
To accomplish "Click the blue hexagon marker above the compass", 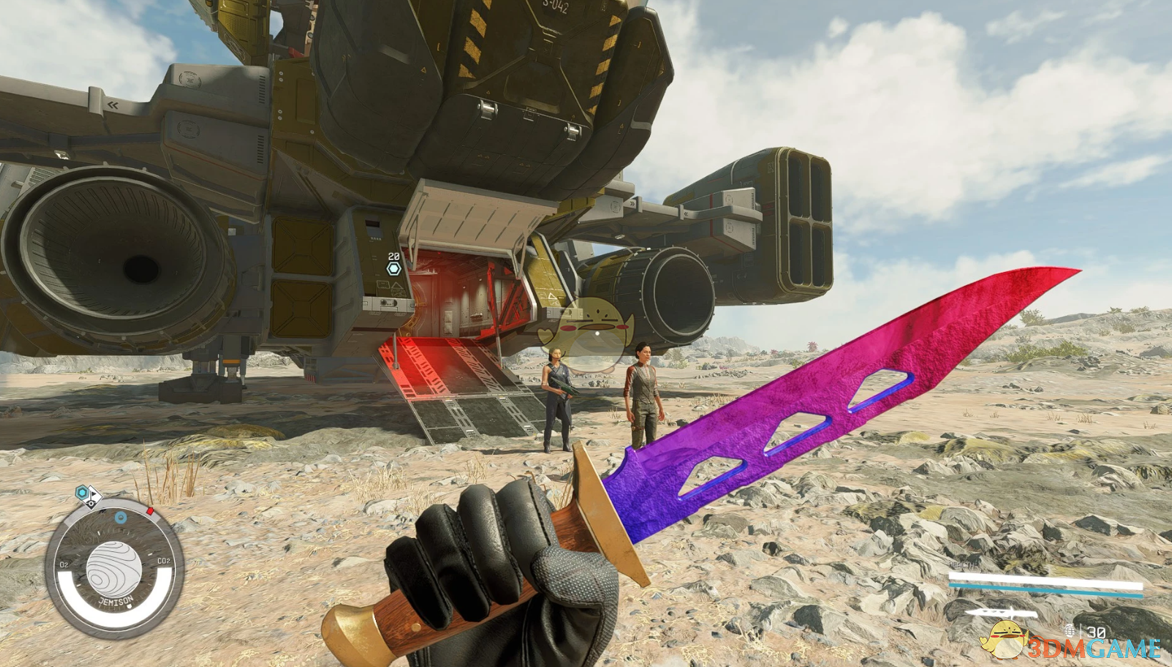I will [x=82, y=493].
